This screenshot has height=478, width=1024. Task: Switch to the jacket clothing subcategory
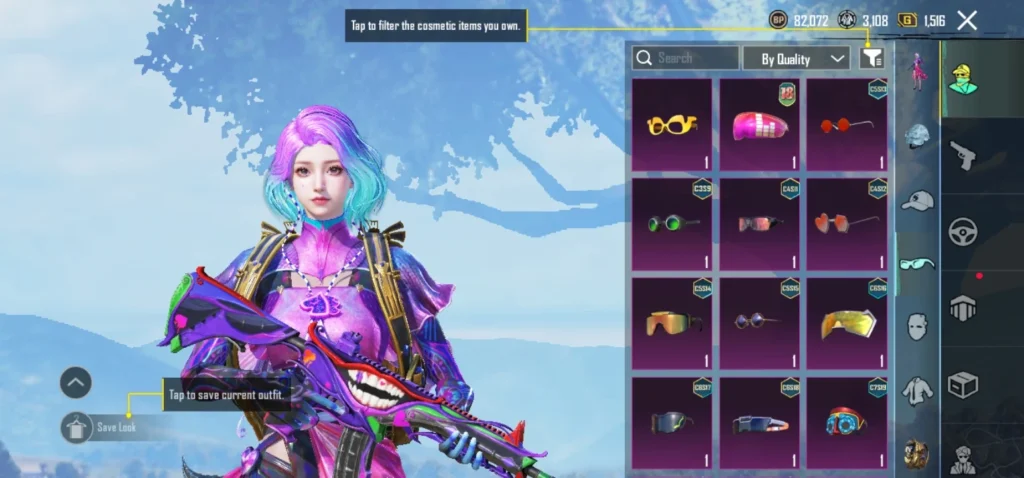tap(917, 390)
